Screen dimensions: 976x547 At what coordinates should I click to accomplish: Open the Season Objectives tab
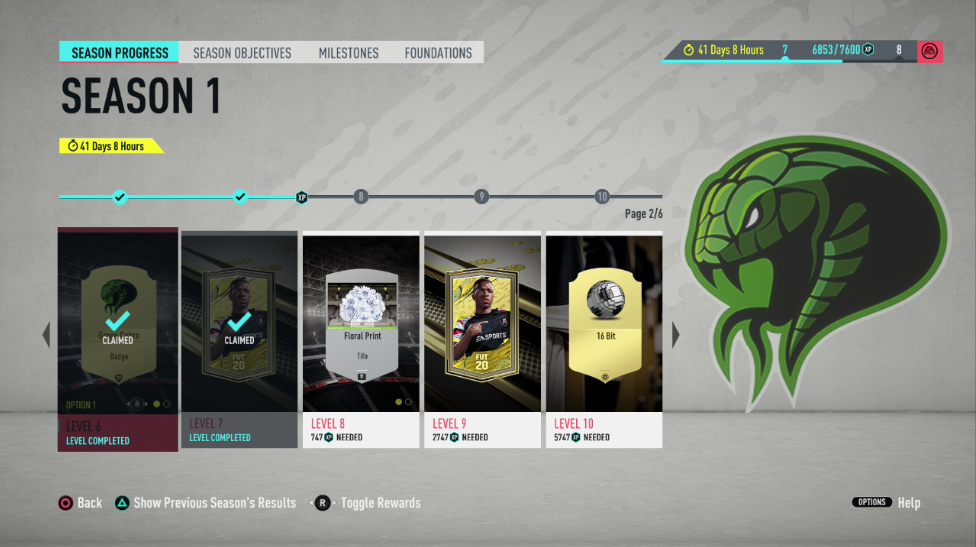tap(242, 53)
